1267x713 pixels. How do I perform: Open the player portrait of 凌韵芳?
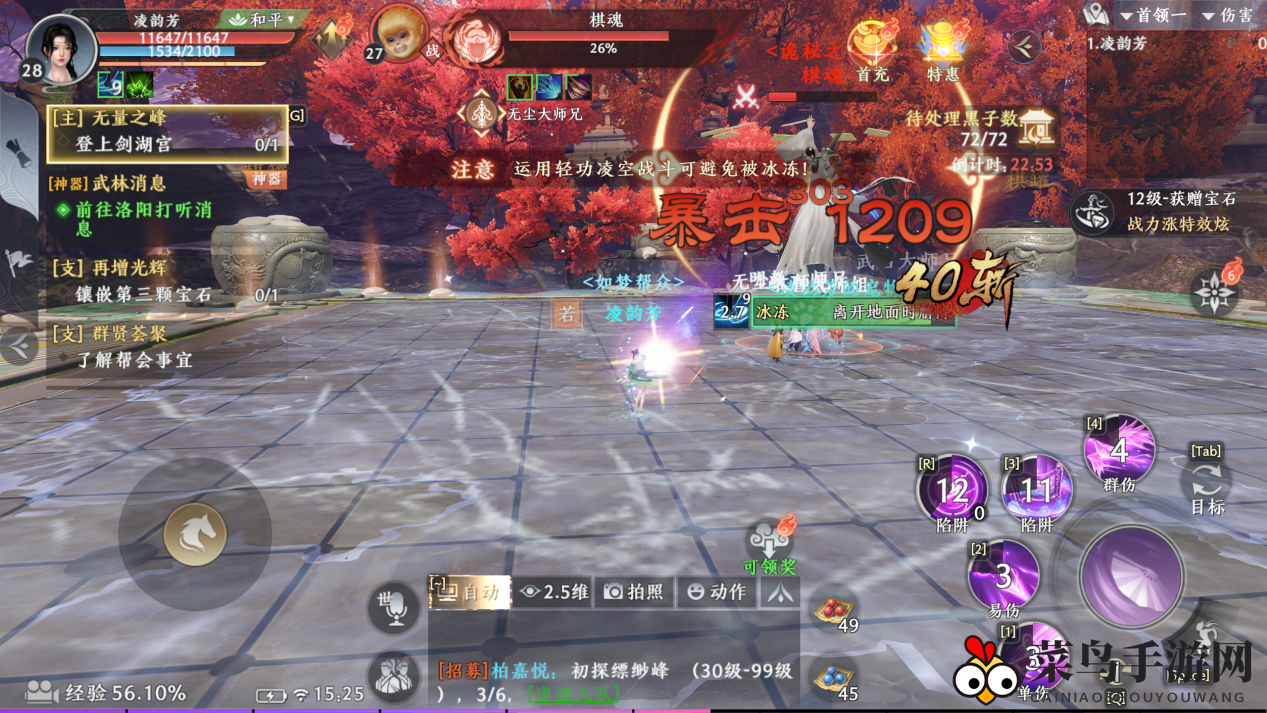[x=62, y=47]
